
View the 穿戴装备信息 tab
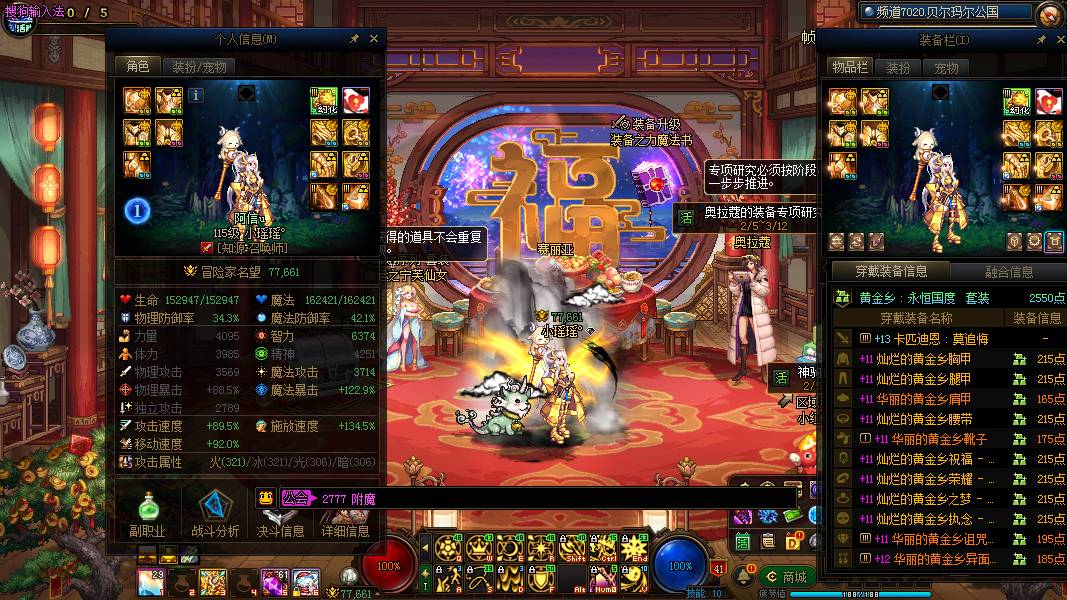(891, 271)
